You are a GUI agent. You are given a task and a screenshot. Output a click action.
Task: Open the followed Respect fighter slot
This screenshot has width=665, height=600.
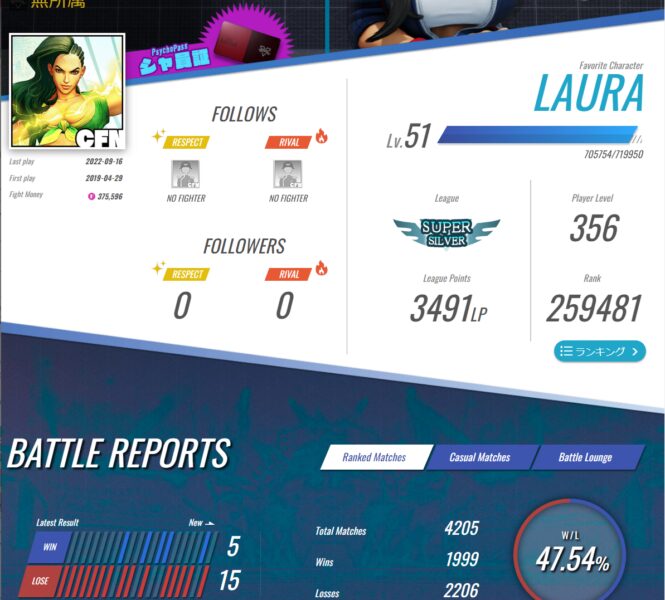[x=187, y=174]
